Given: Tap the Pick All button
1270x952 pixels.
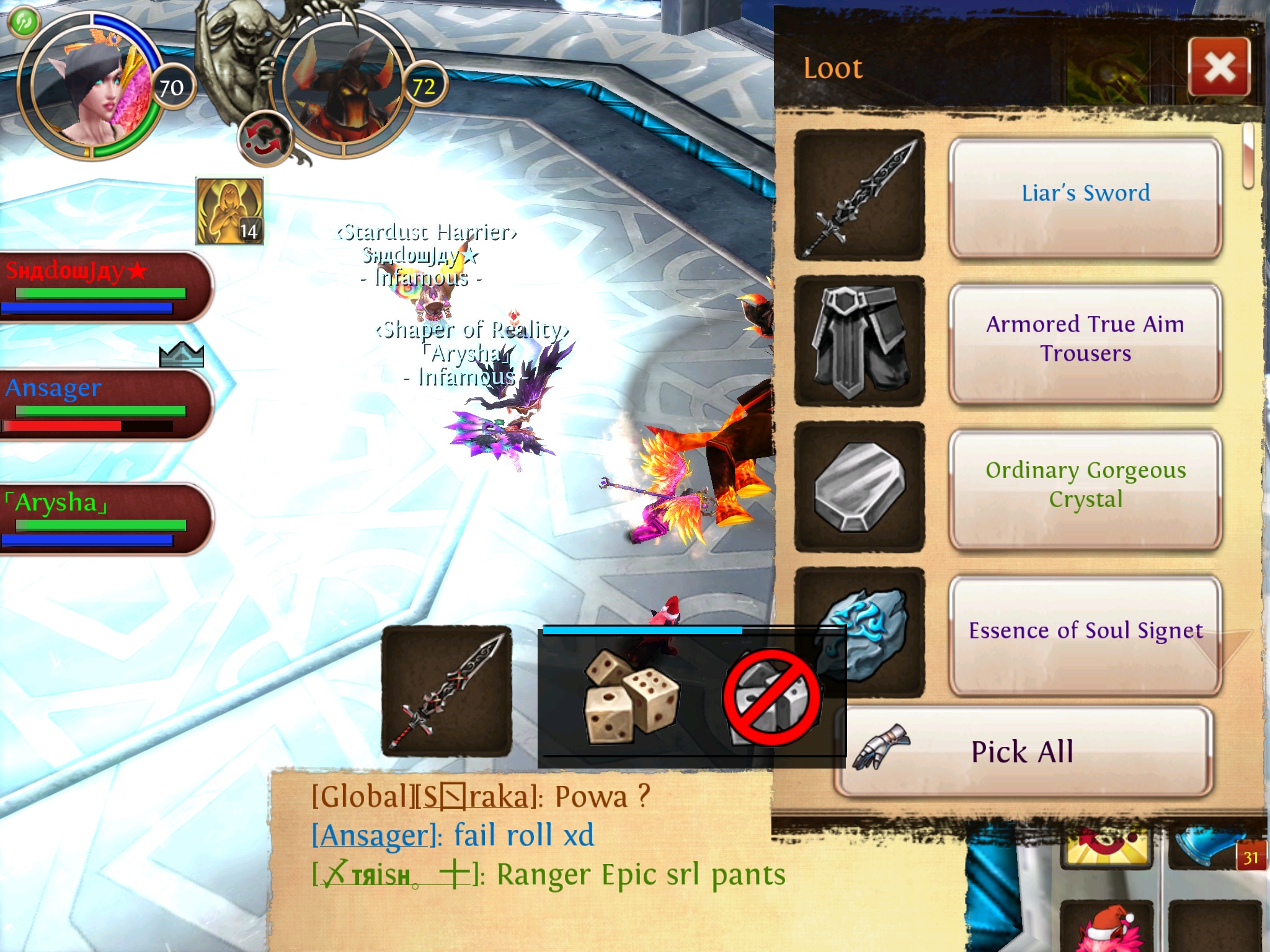Looking at the screenshot, I should (1023, 752).
